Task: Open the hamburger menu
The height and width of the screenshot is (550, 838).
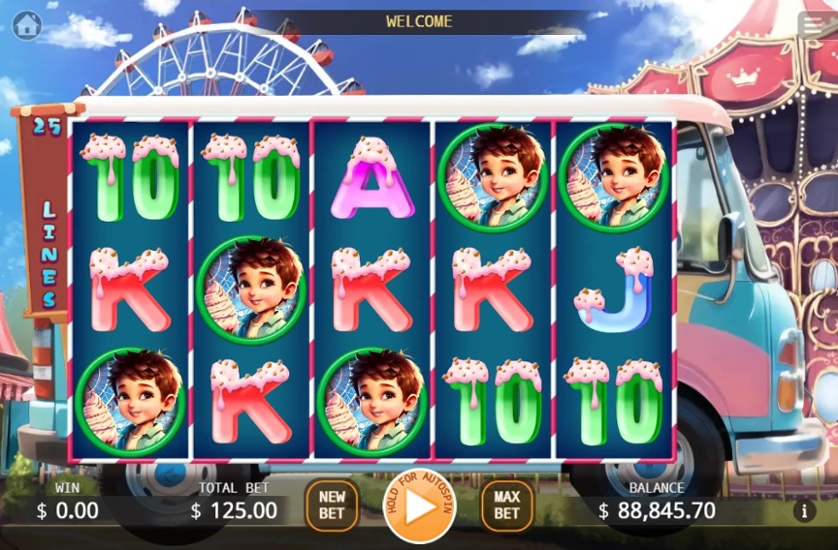Action: pos(812,26)
